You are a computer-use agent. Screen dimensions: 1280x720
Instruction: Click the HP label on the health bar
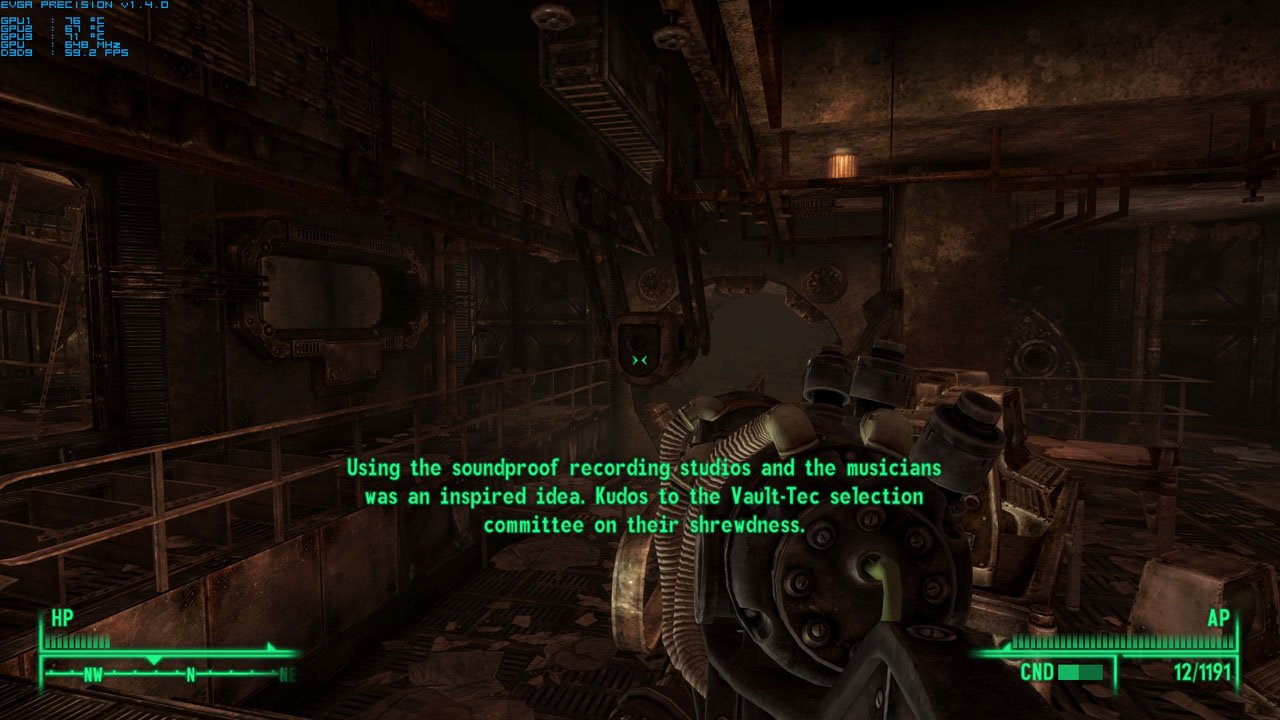coord(61,619)
